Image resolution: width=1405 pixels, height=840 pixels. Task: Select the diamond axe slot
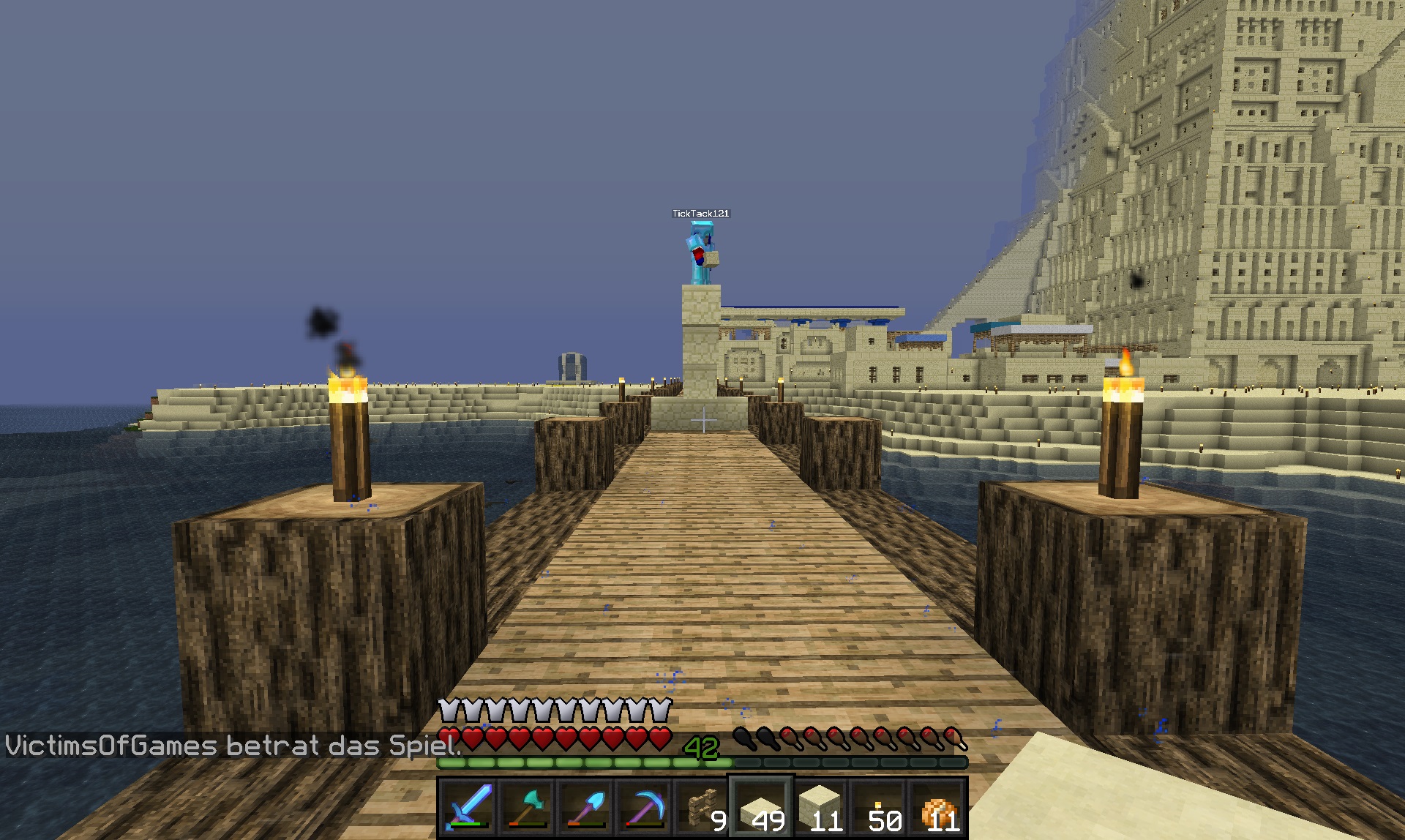coord(527,807)
